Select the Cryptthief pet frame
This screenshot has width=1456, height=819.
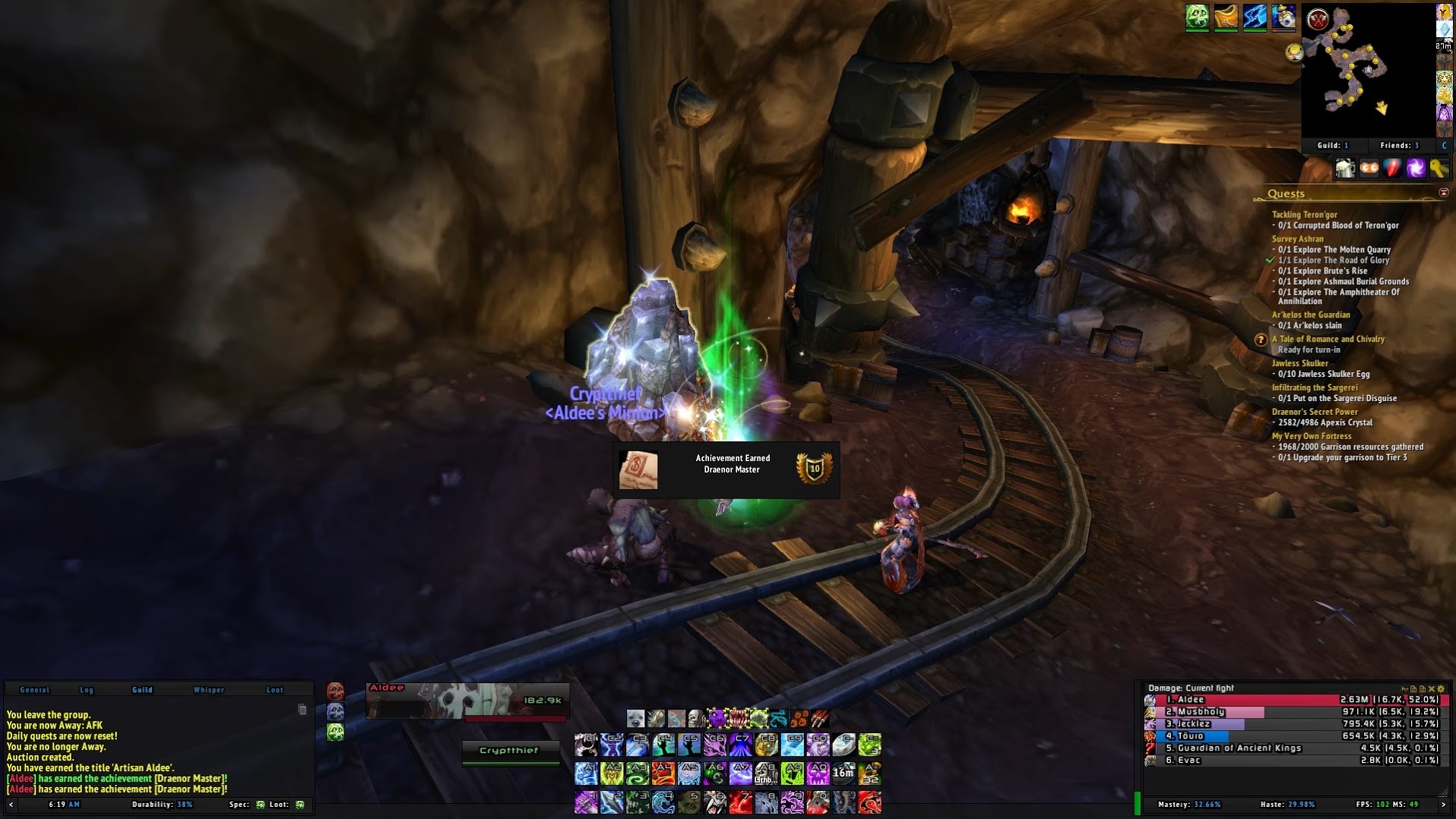click(x=509, y=751)
